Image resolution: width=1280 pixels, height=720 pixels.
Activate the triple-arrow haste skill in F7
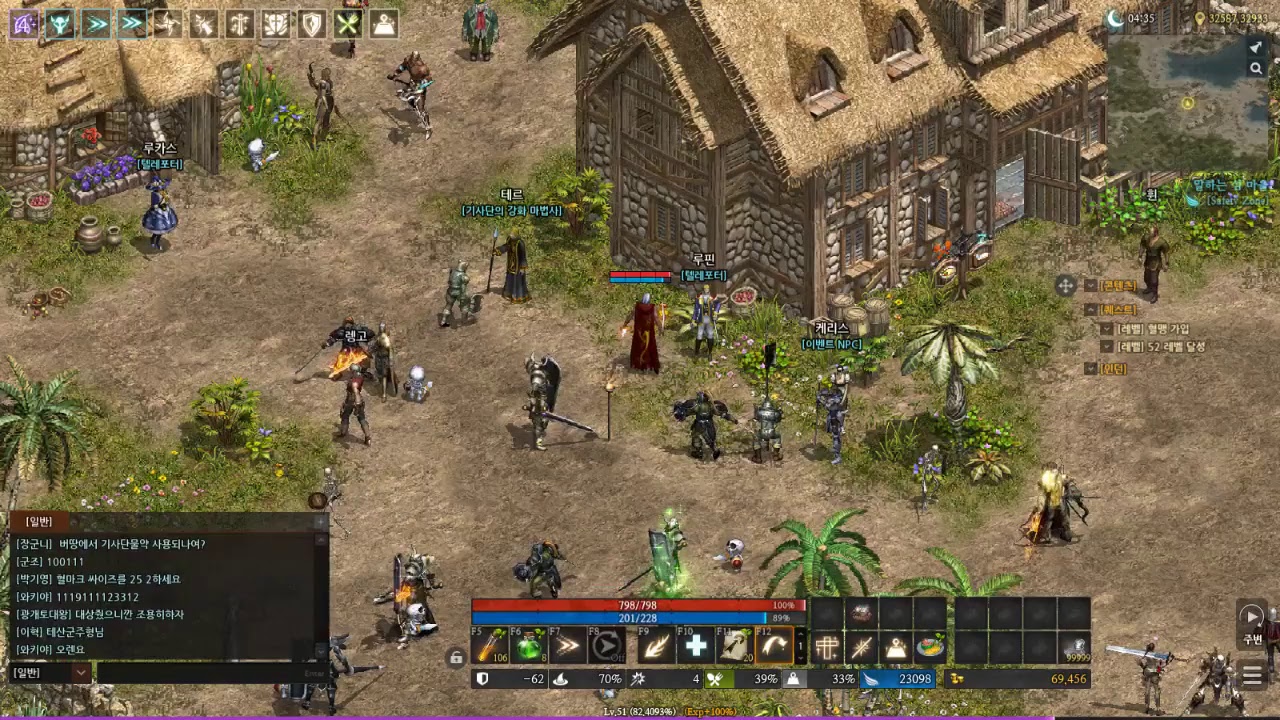point(567,646)
